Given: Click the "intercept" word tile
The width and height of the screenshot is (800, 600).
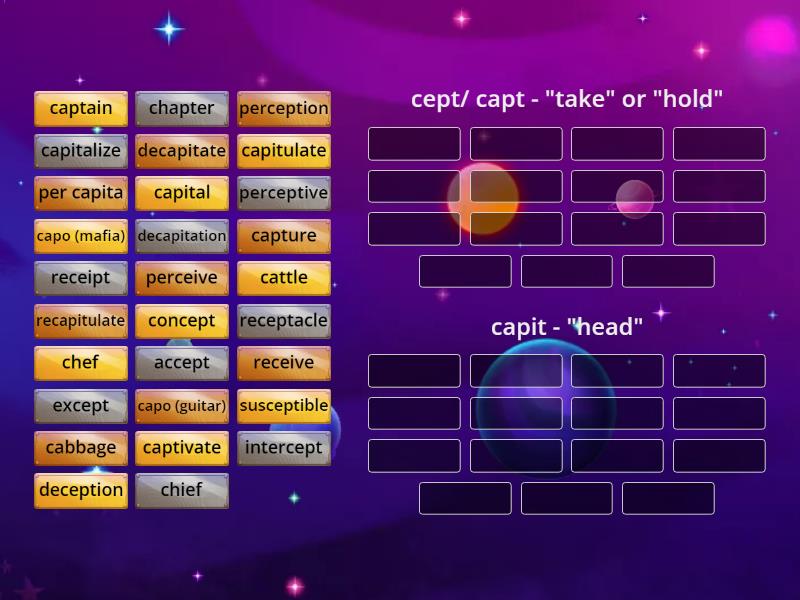Looking at the screenshot, I should point(284,448).
